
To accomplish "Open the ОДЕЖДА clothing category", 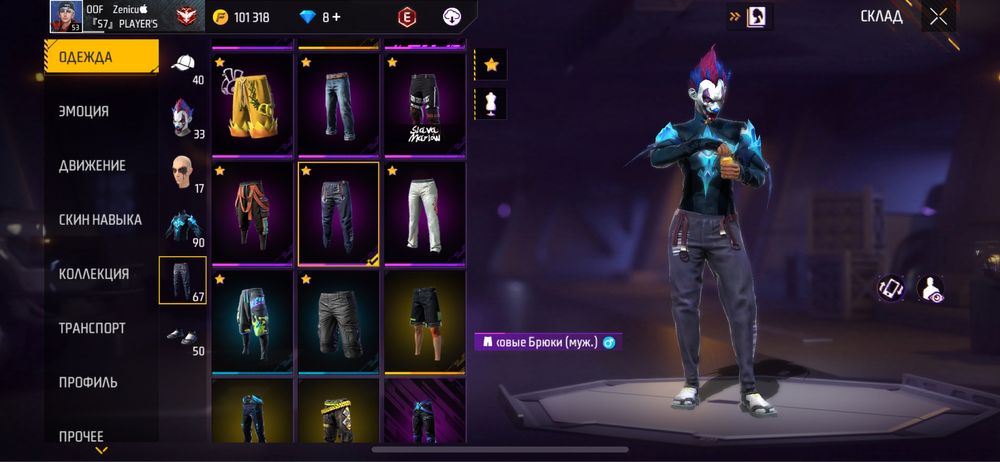I will [x=100, y=57].
